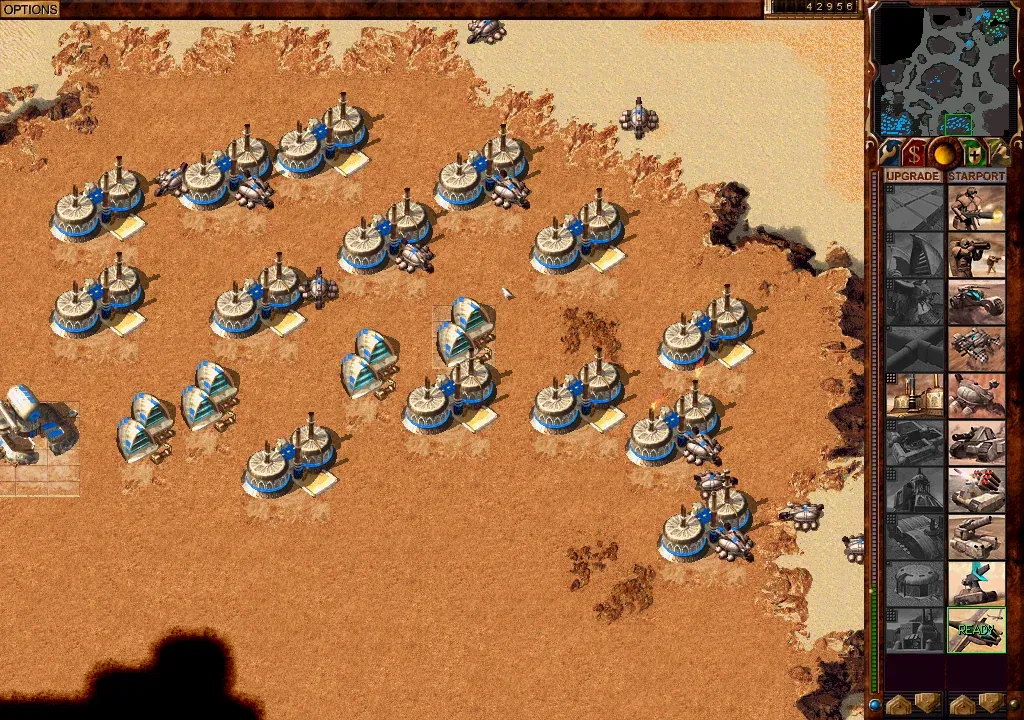This screenshot has height=720, width=1024.
Task: Select the missile tank build icon
Action: [976, 490]
